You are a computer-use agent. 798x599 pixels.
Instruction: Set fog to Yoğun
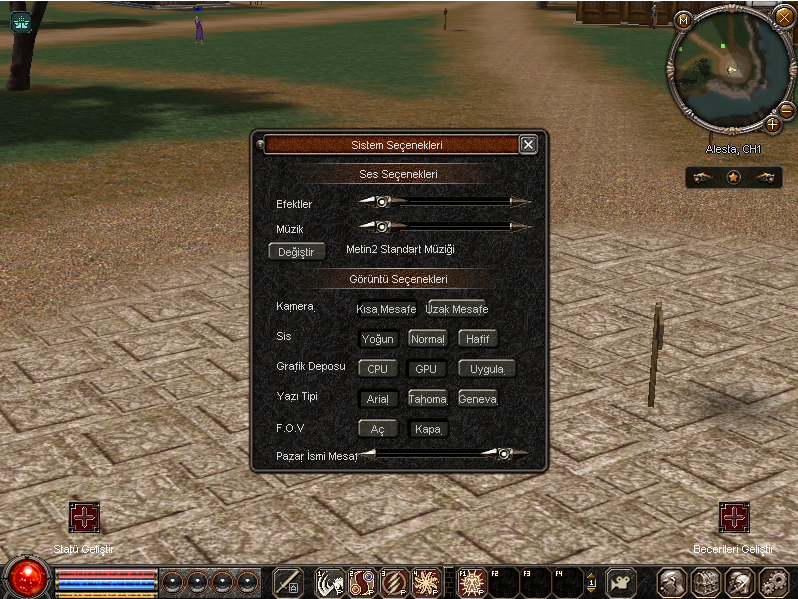[378, 339]
